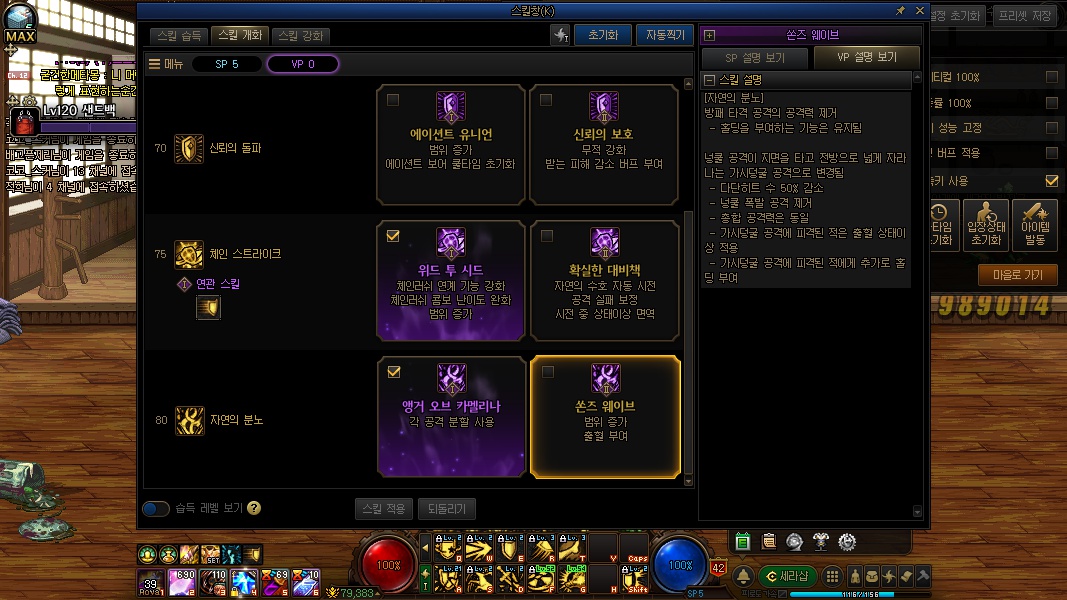Select the VP 설명 보기 tab

coord(866,58)
